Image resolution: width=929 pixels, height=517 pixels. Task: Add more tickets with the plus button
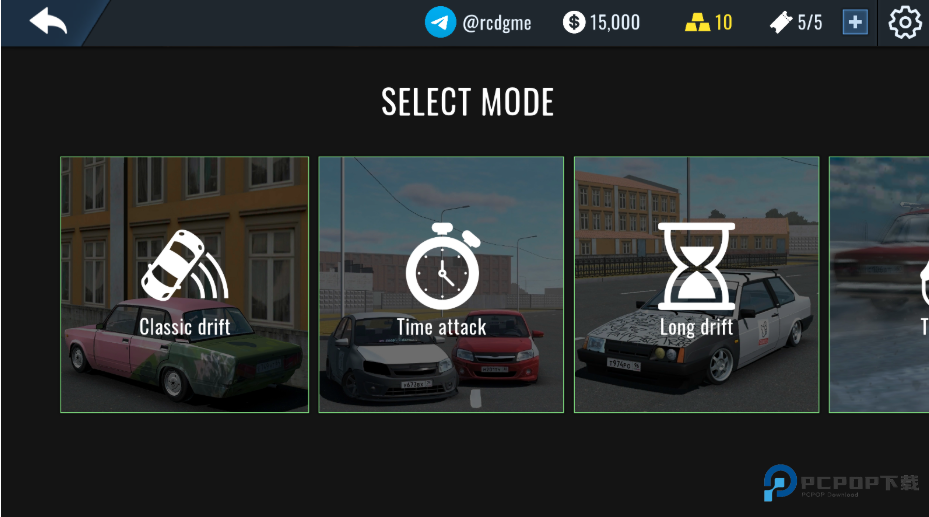click(x=854, y=22)
